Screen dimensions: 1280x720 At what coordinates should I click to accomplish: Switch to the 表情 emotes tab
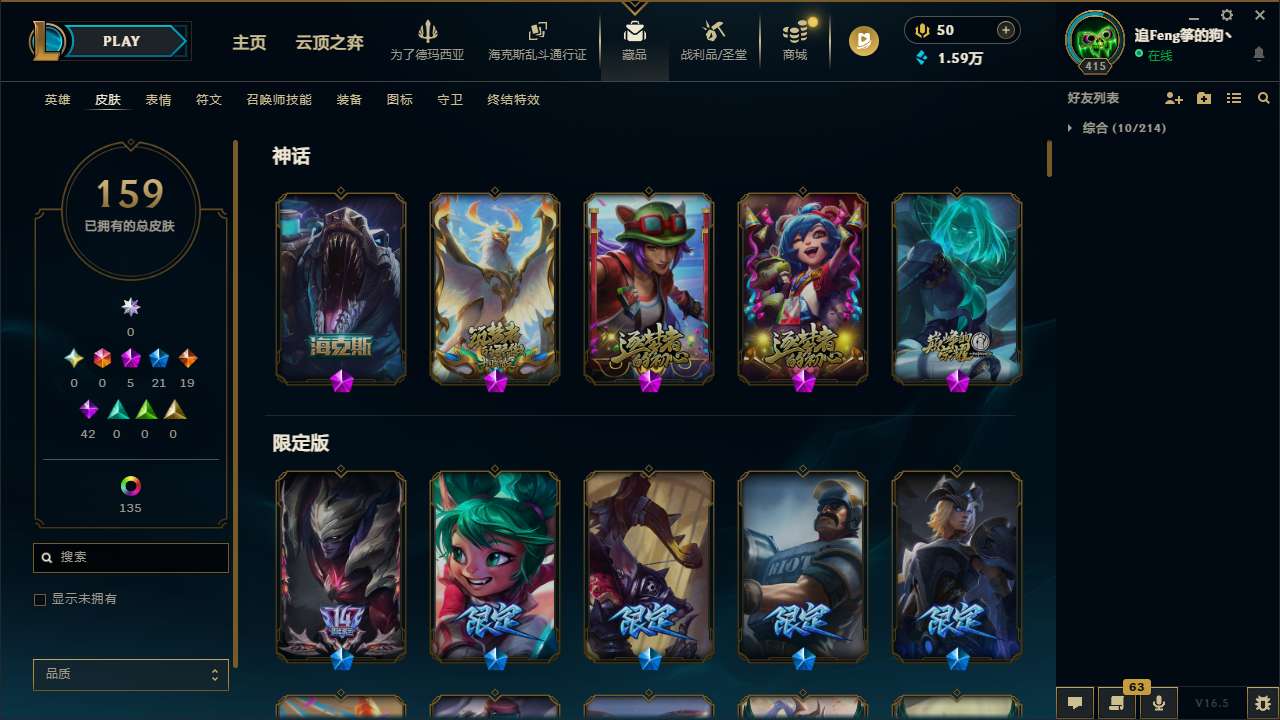(157, 100)
